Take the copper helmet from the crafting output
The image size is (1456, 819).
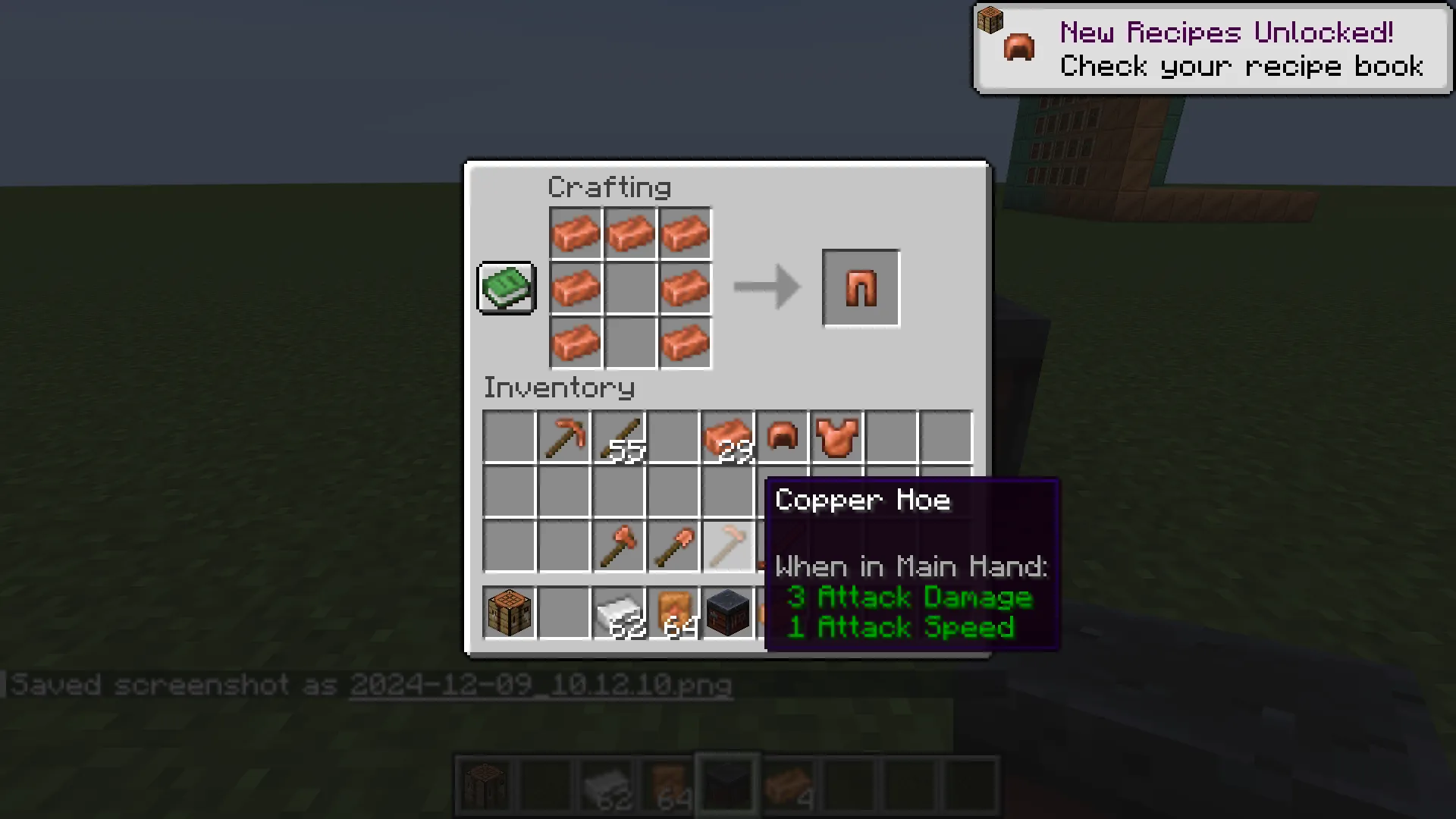tap(860, 287)
